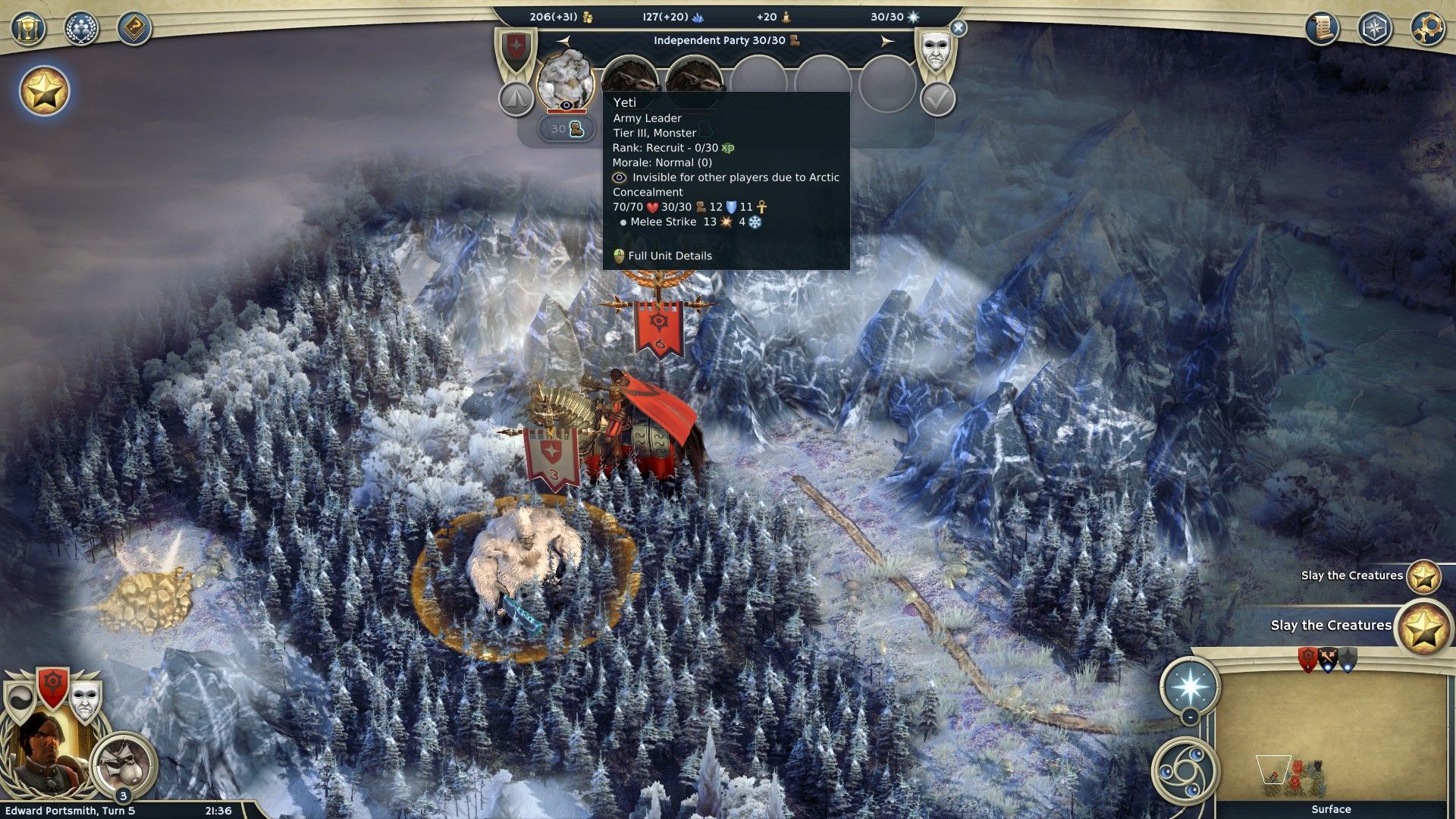1456x819 pixels.
Task: Open Full Unit Details for the Yeti
Action: point(669,256)
